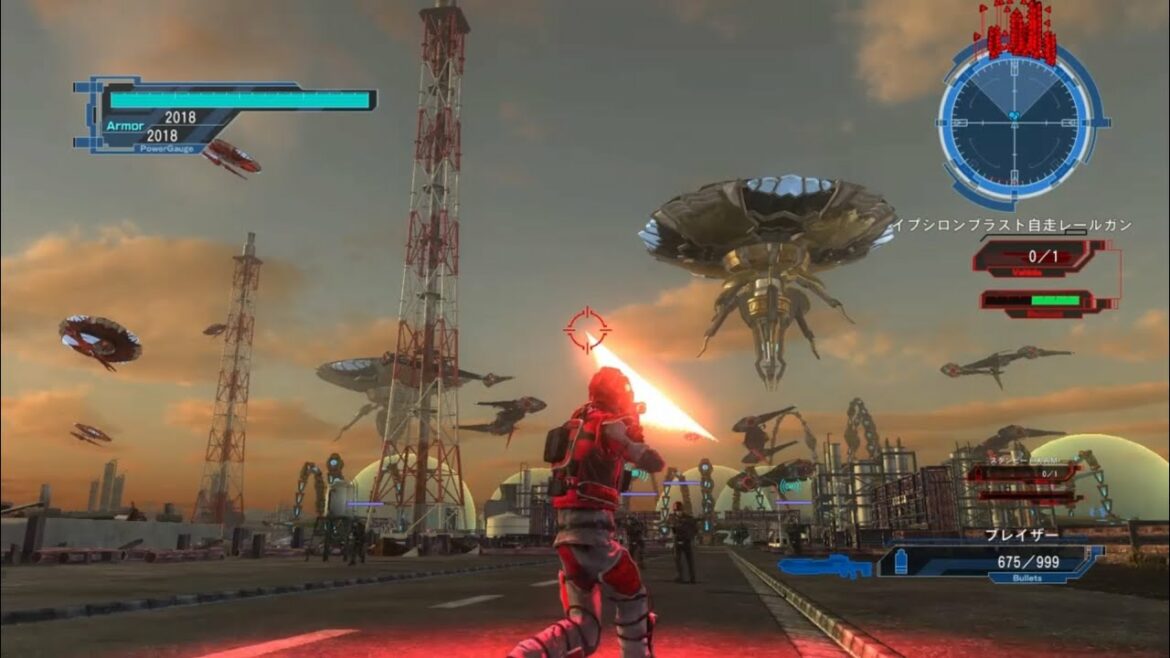Select the blue Blazer rifle weapon icon

(824, 567)
